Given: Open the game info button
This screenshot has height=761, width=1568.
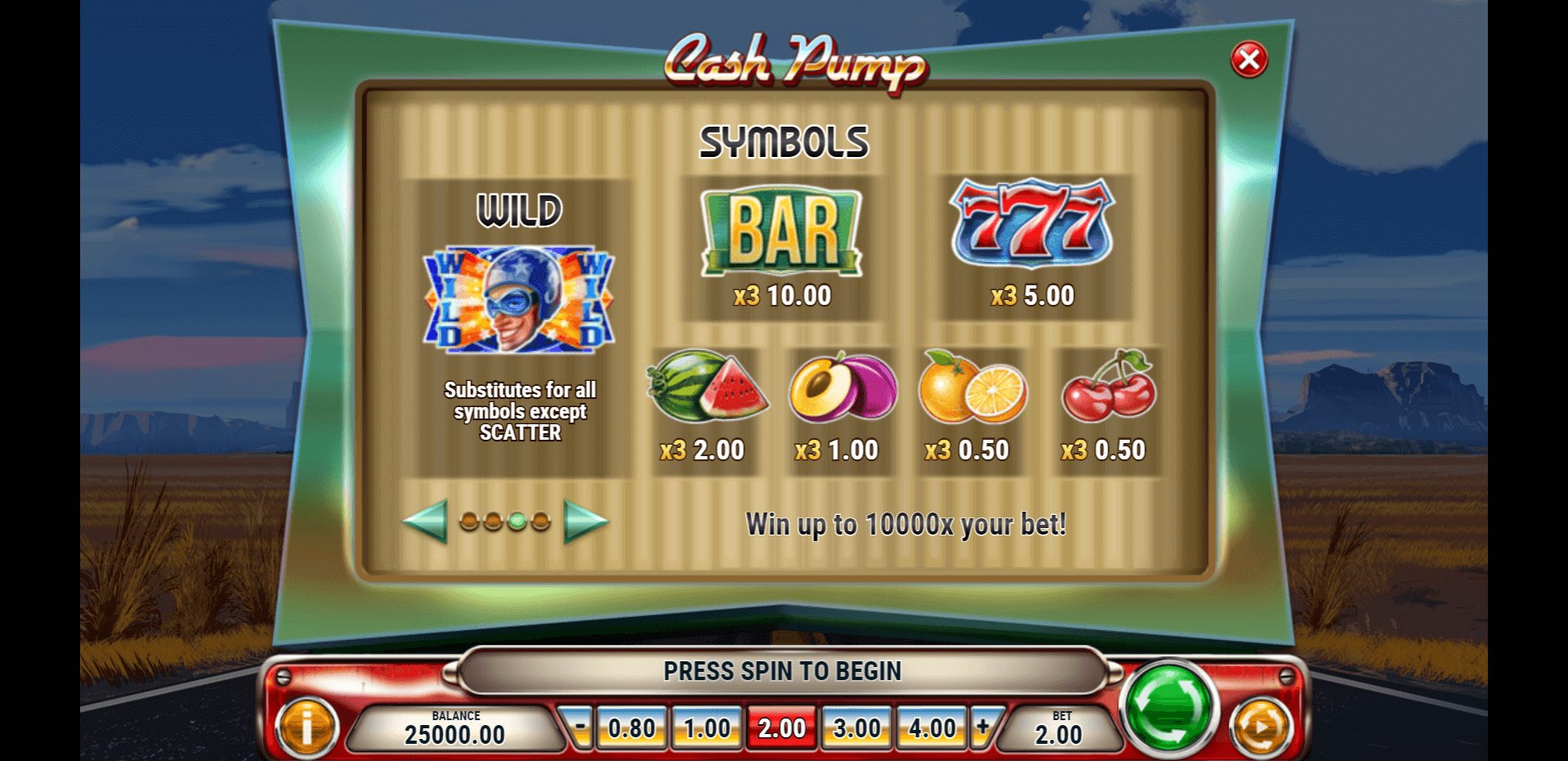Looking at the screenshot, I should [307, 727].
